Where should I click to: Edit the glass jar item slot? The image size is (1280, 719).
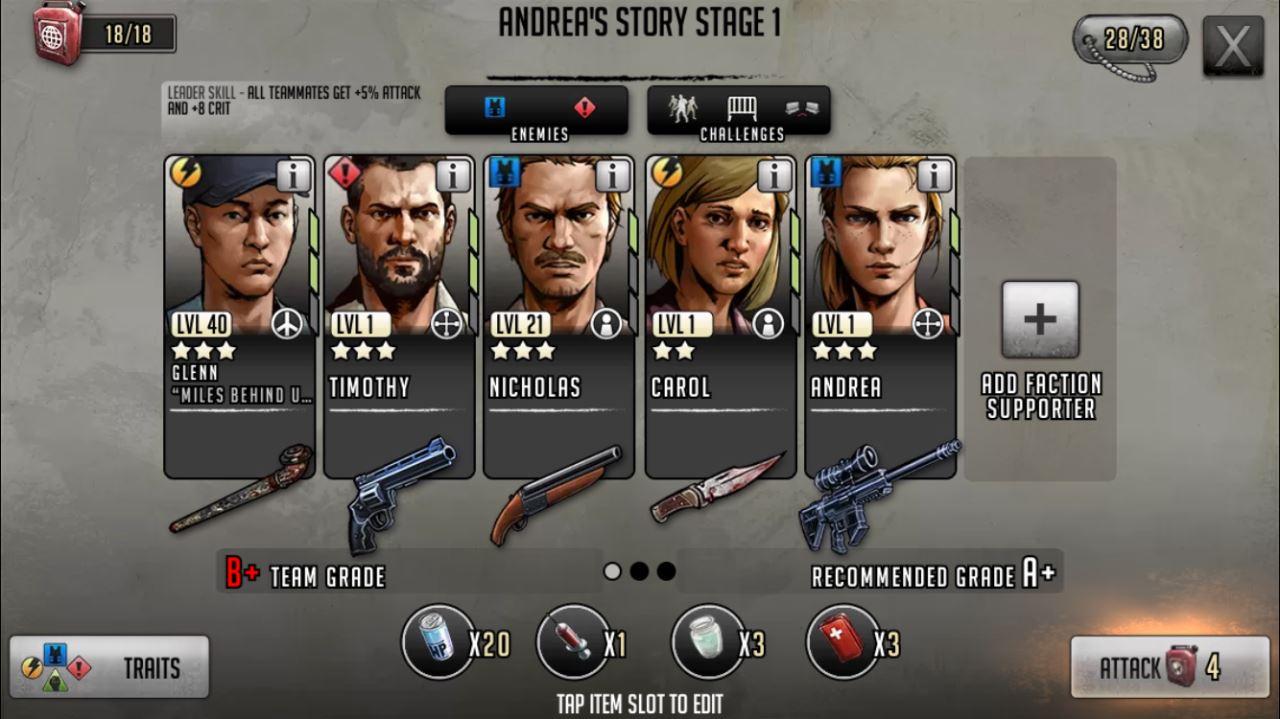pos(708,641)
